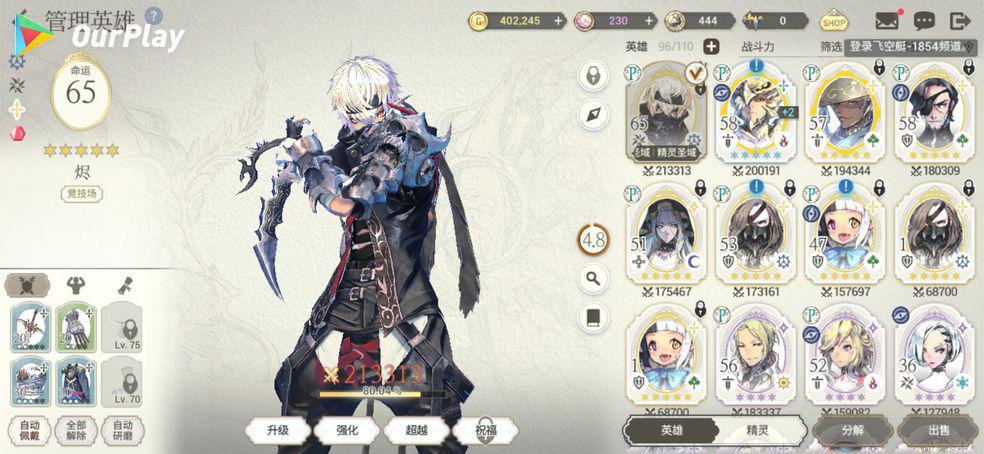Screen dimensions: 984x454
Task: Select the 祝福 blessing button
Action: pyautogui.click(x=486, y=431)
